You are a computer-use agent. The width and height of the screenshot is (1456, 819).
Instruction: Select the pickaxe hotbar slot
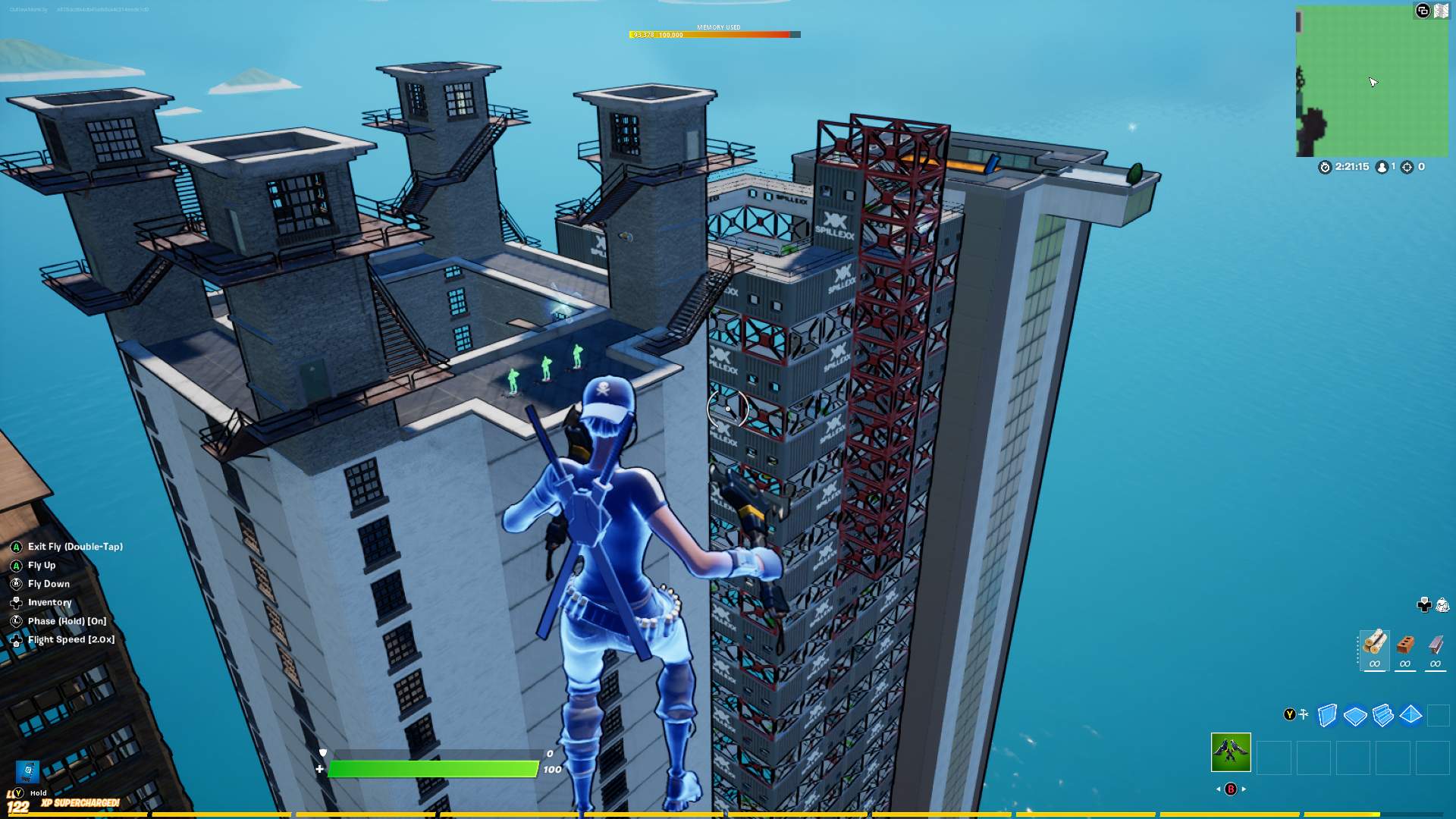click(x=1231, y=752)
